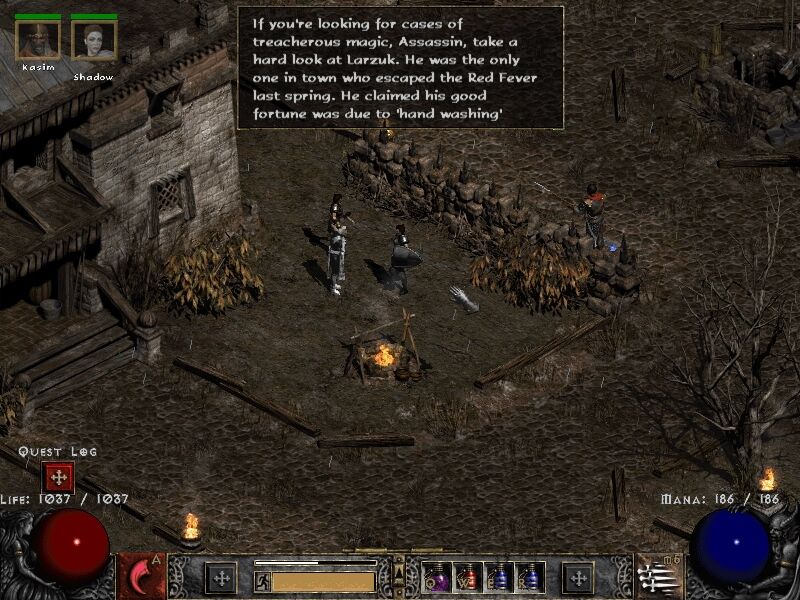Use the blue mana potion labeled E
Viewport: 800px width, 600px height.
[x=499, y=577]
